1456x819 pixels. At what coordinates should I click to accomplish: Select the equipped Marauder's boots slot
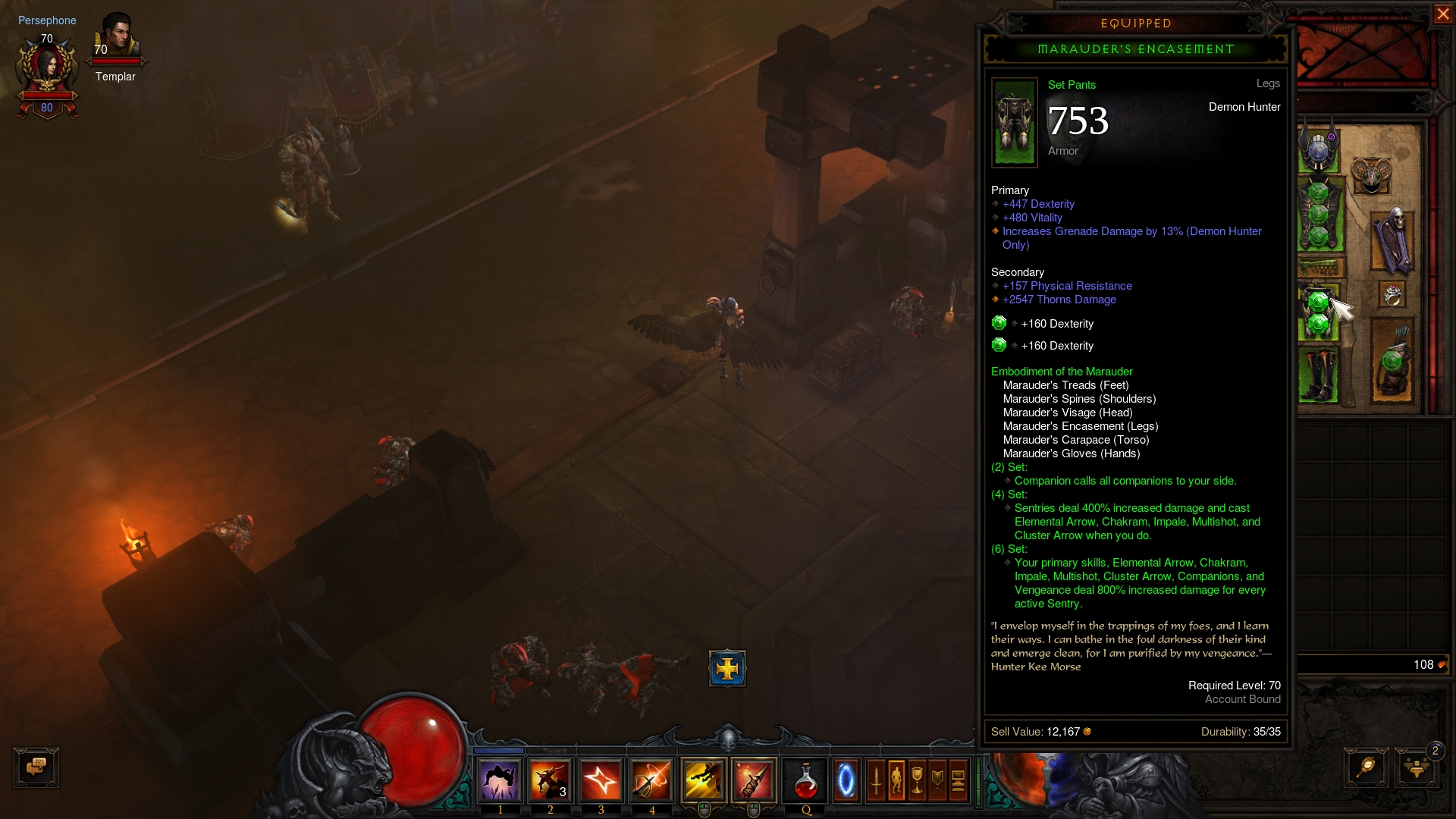pyautogui.click(x=1319, y=375)
